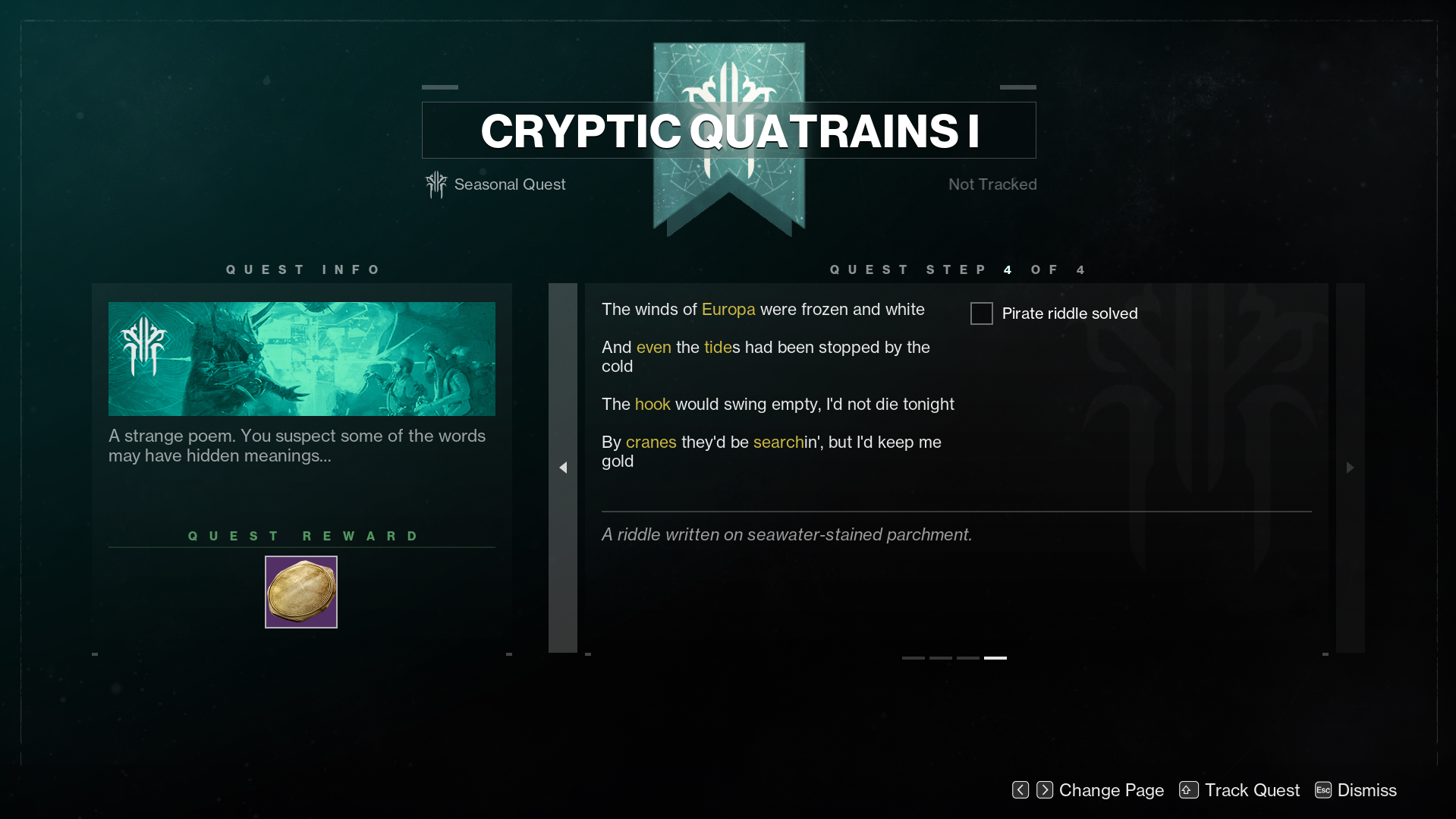
Task: Toggle quest tracking via Not Tracked label
Action: click(992, 184)
